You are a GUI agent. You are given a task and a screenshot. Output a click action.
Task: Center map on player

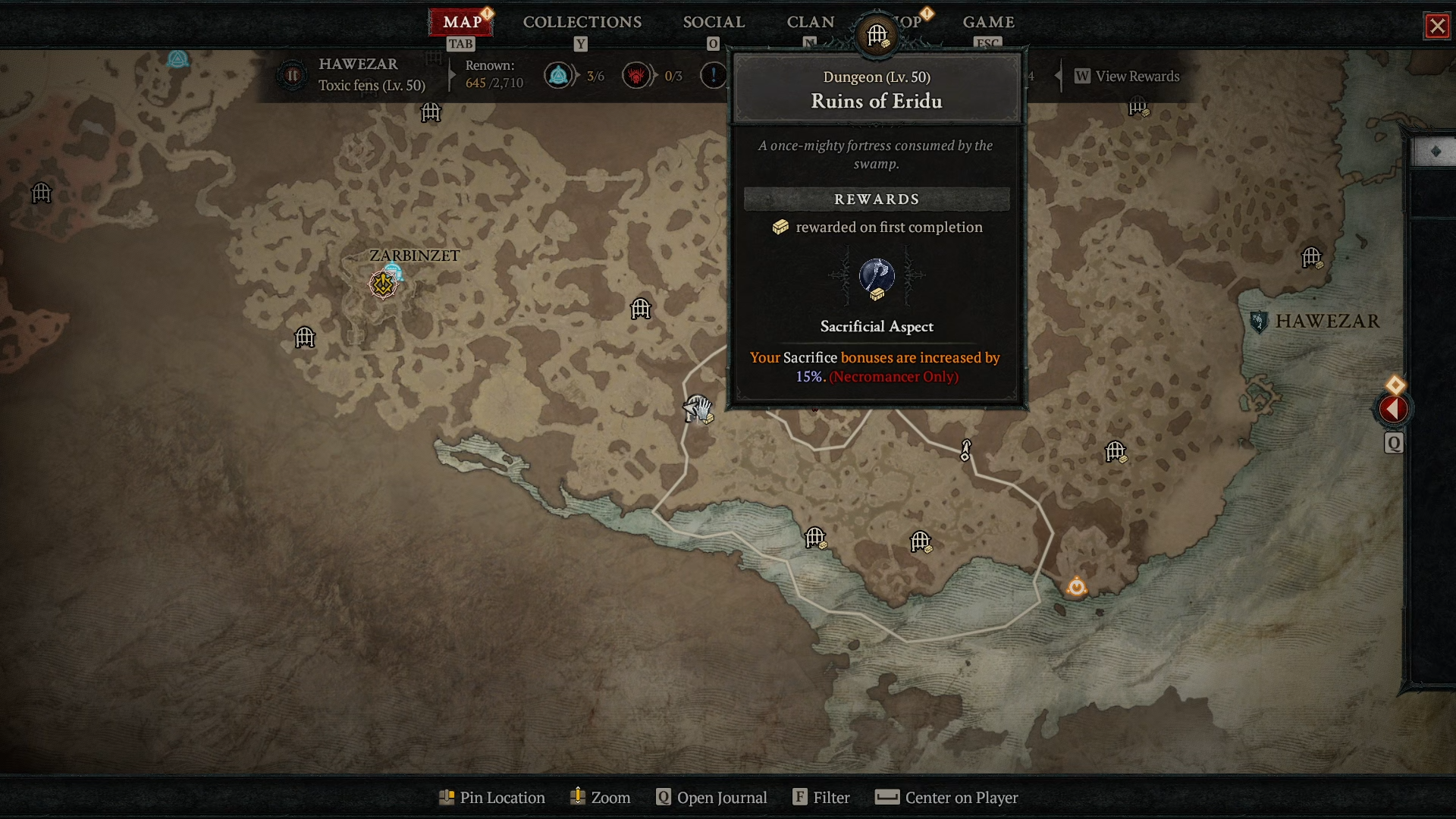pos(946,798)
